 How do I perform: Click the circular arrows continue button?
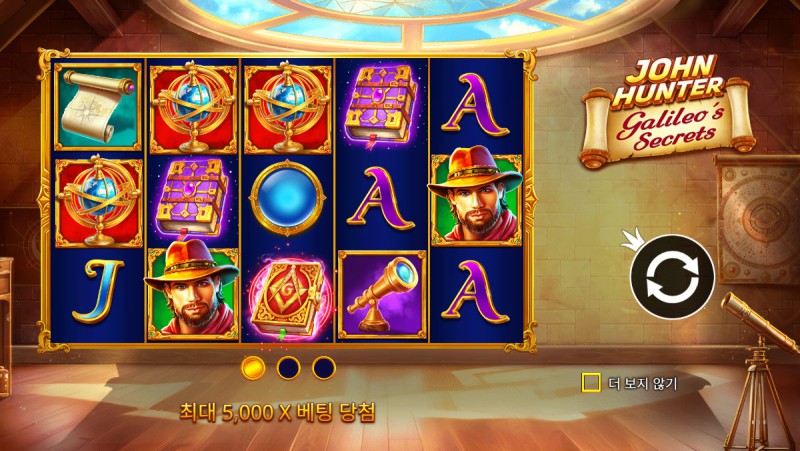[x=671, y=277]
